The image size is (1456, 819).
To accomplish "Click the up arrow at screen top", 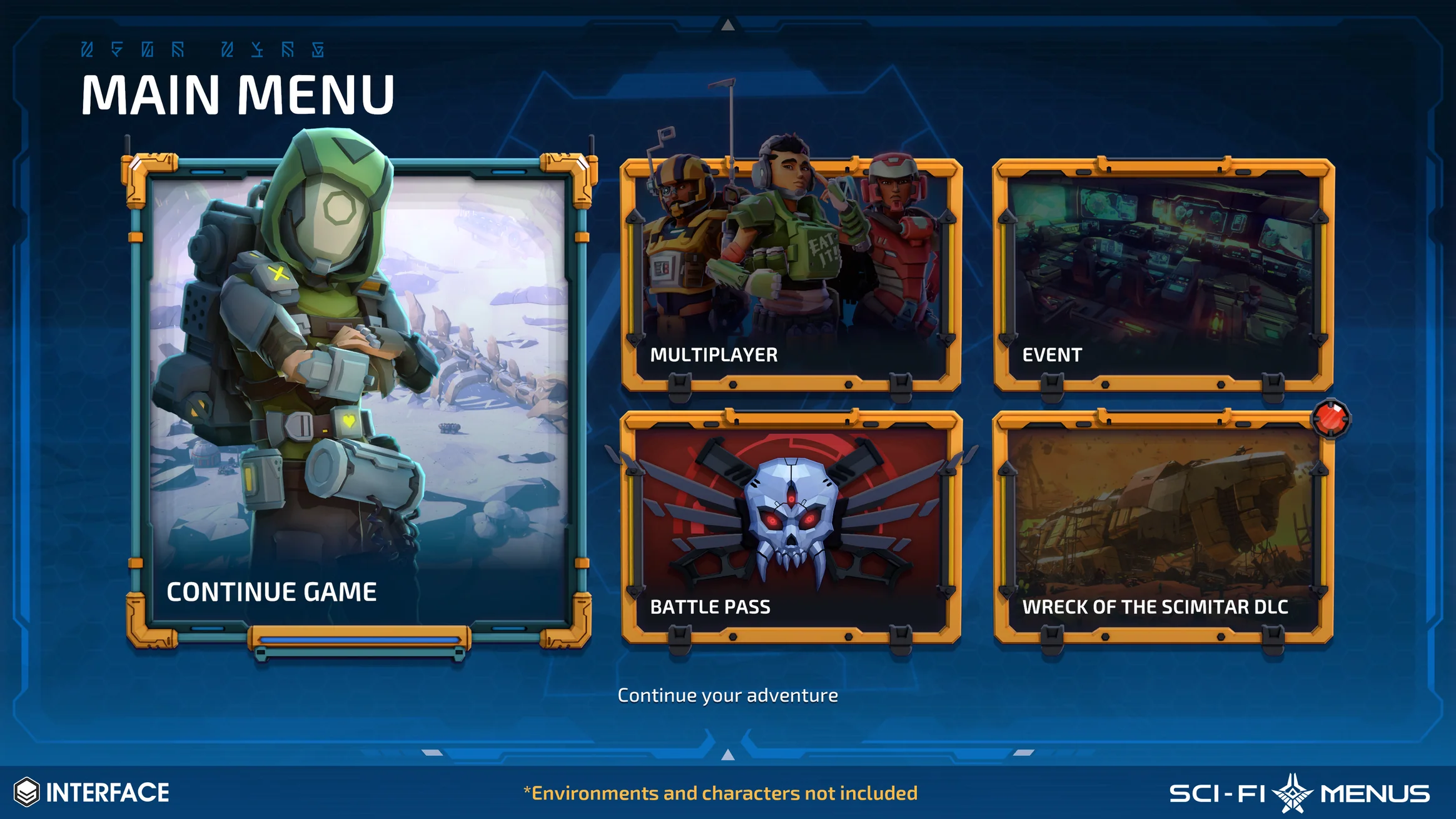I will 727,26.
